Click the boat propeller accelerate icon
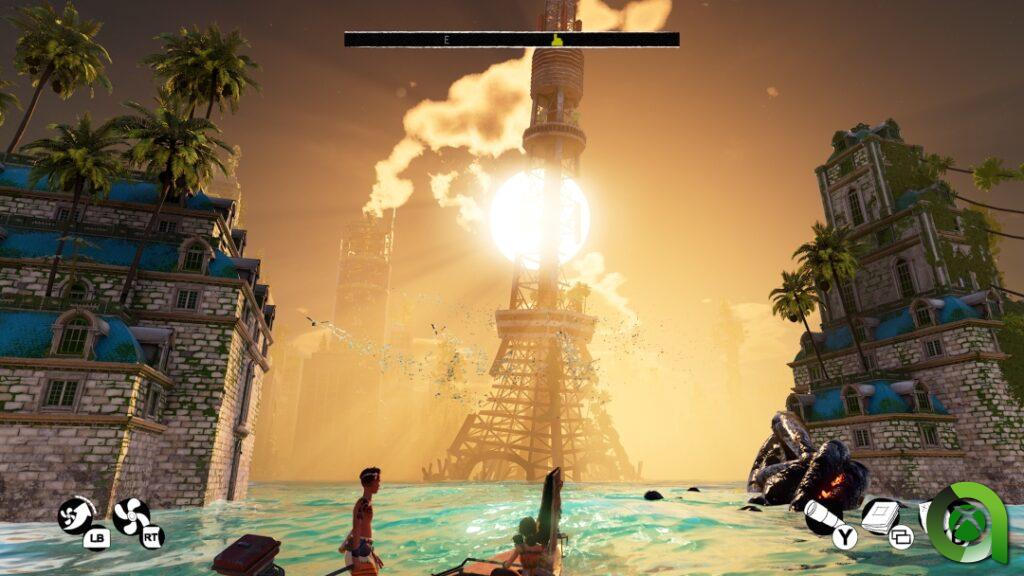 click(130, 516)
